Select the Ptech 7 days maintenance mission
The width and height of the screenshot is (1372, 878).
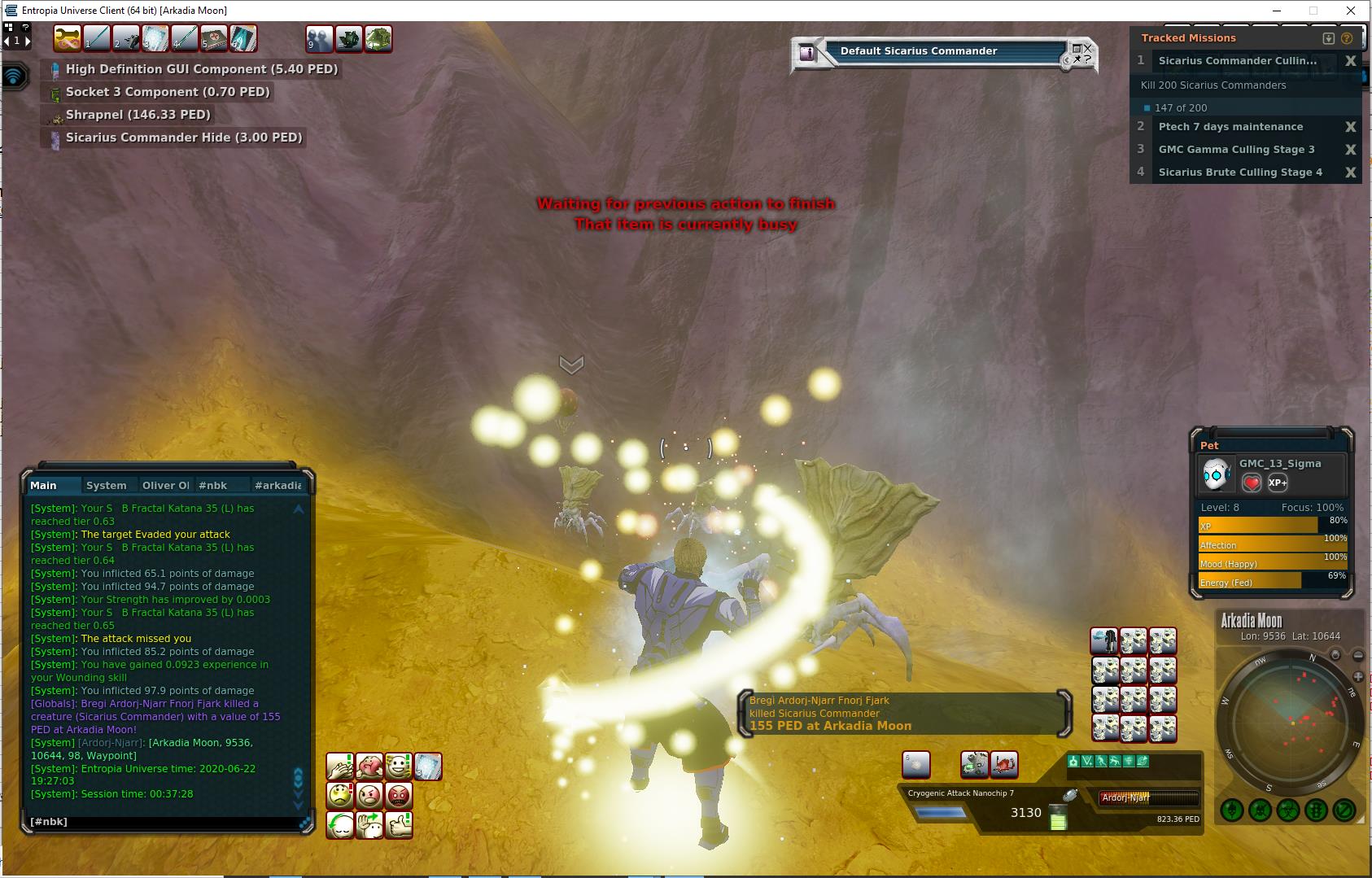[1230, 127]
